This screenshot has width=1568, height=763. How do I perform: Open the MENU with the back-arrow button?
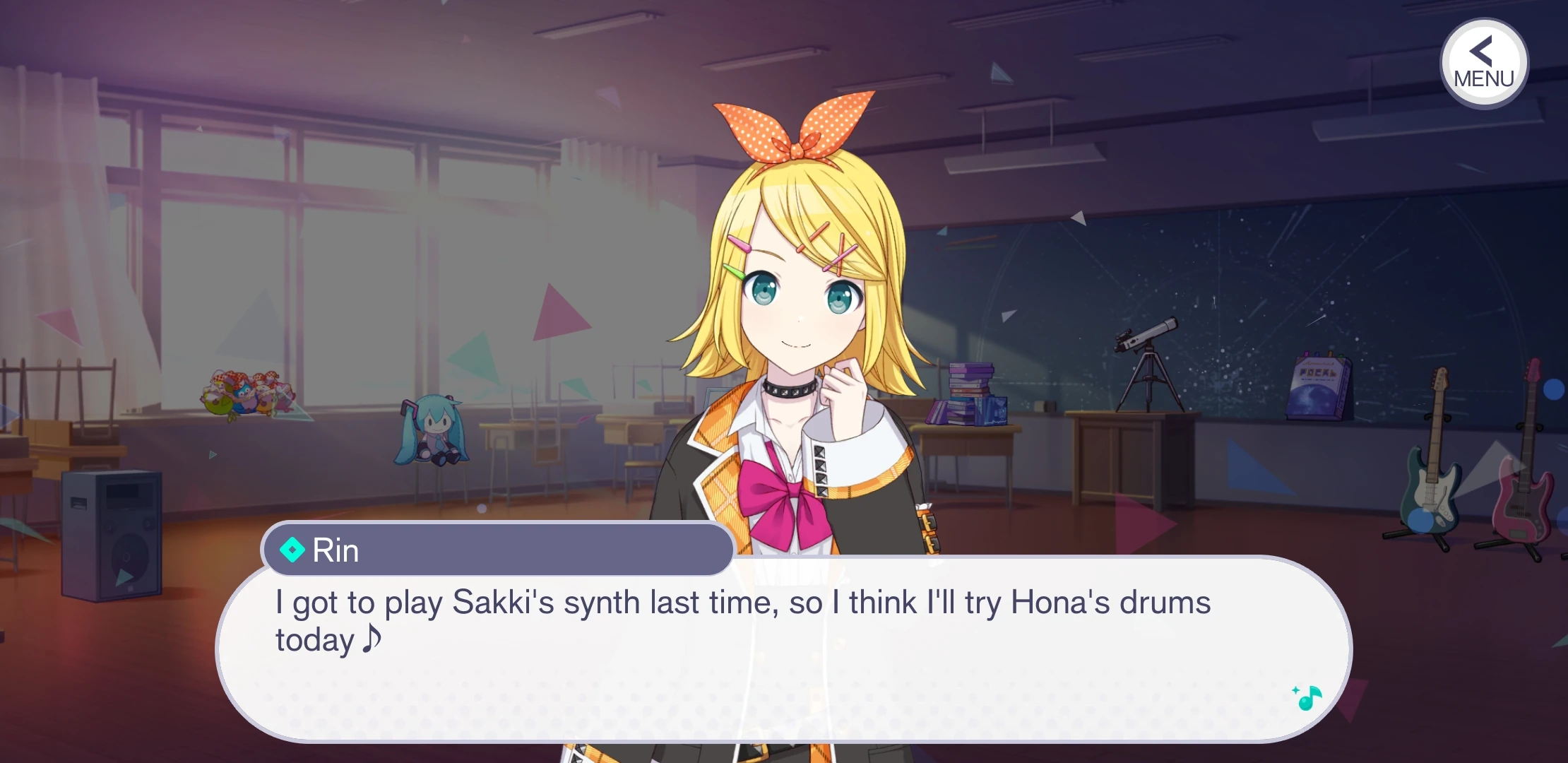1483,64
